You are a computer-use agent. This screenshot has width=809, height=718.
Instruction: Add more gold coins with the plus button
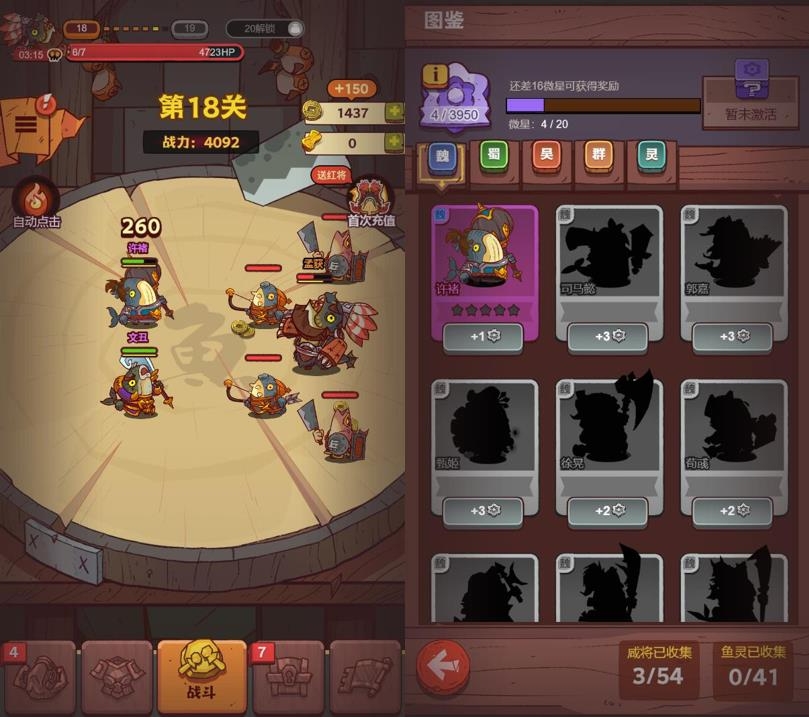pyautogui.click(x=394, y=113)
